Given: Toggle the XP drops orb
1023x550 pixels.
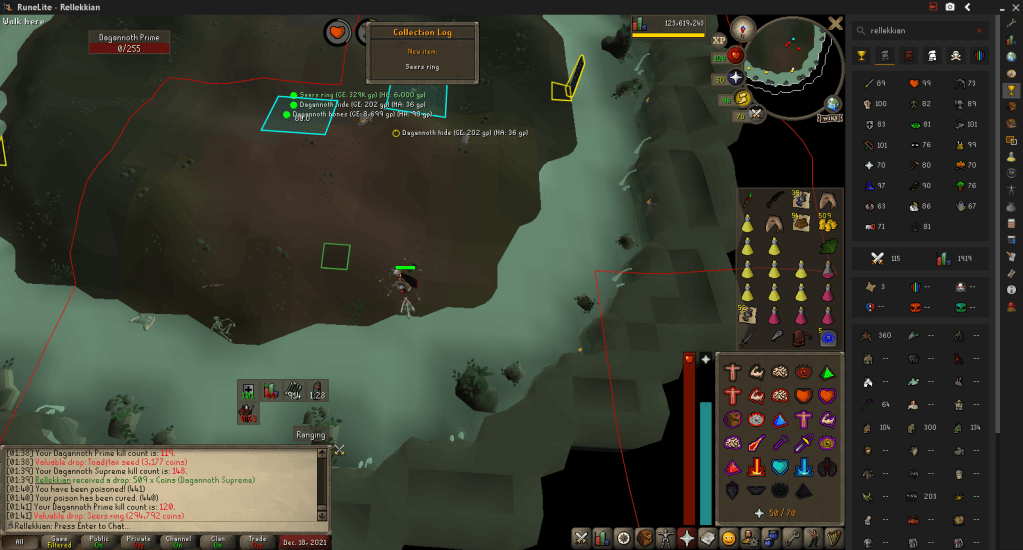Looking at the screenshot, I should point(719,41).
